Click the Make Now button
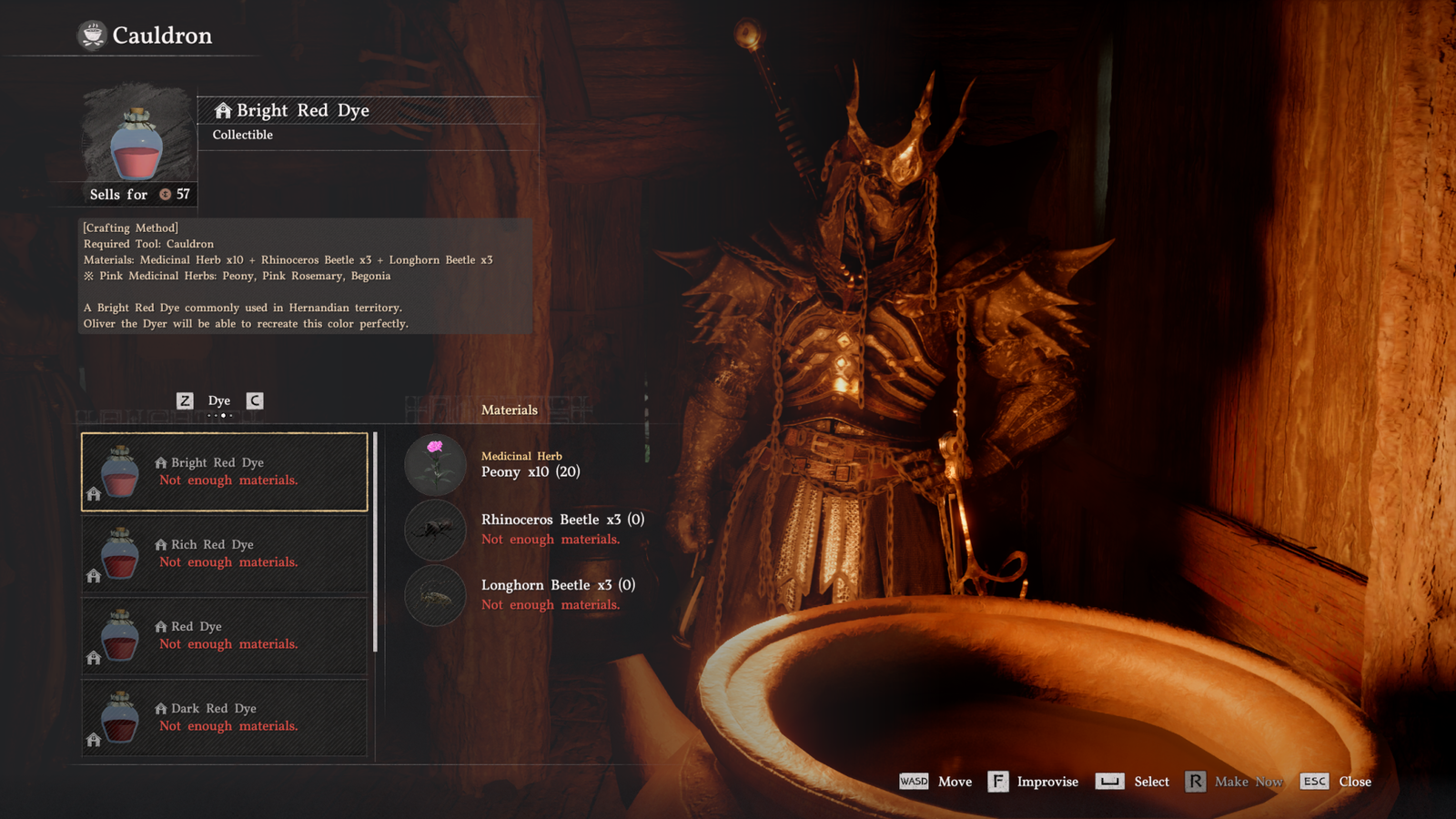The width and height of the screenshot is (1456, 819). [1234, 782]
